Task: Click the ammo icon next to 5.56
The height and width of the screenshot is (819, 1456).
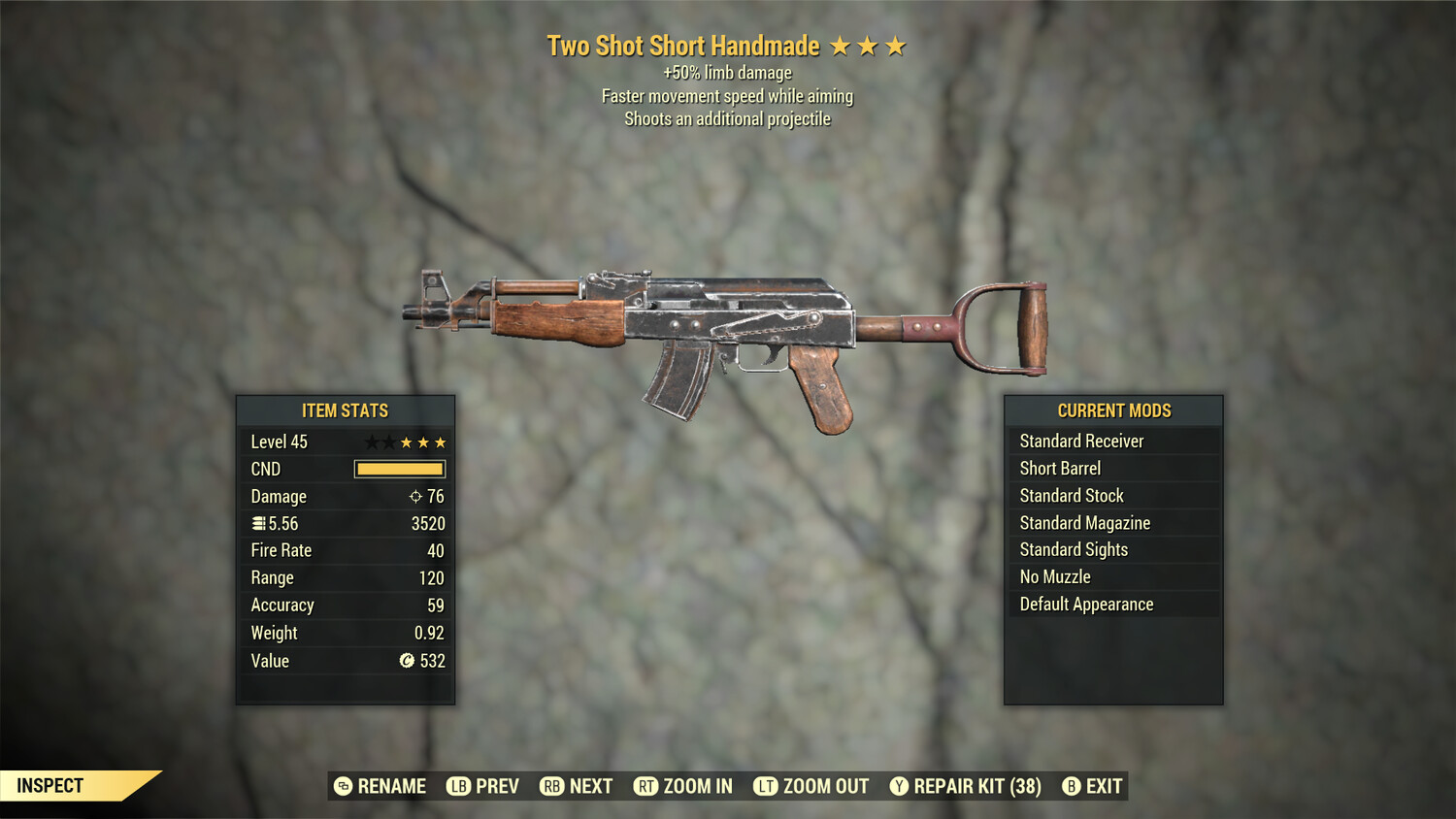Action: (x=257, y=523)
